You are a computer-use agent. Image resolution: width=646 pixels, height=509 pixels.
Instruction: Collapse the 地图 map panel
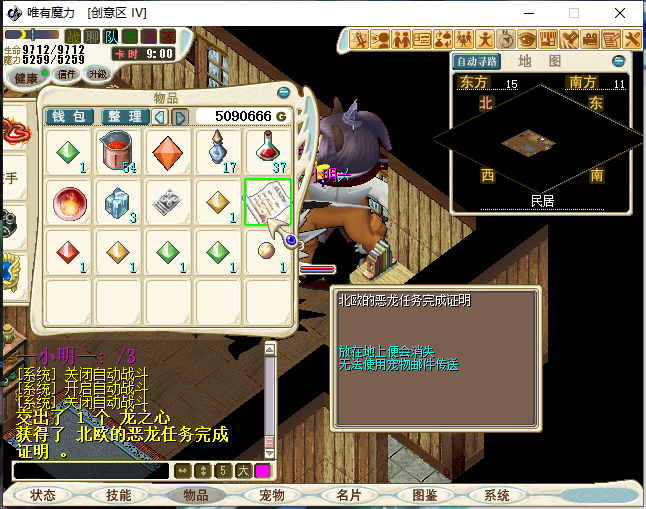(x=619, y=61)
